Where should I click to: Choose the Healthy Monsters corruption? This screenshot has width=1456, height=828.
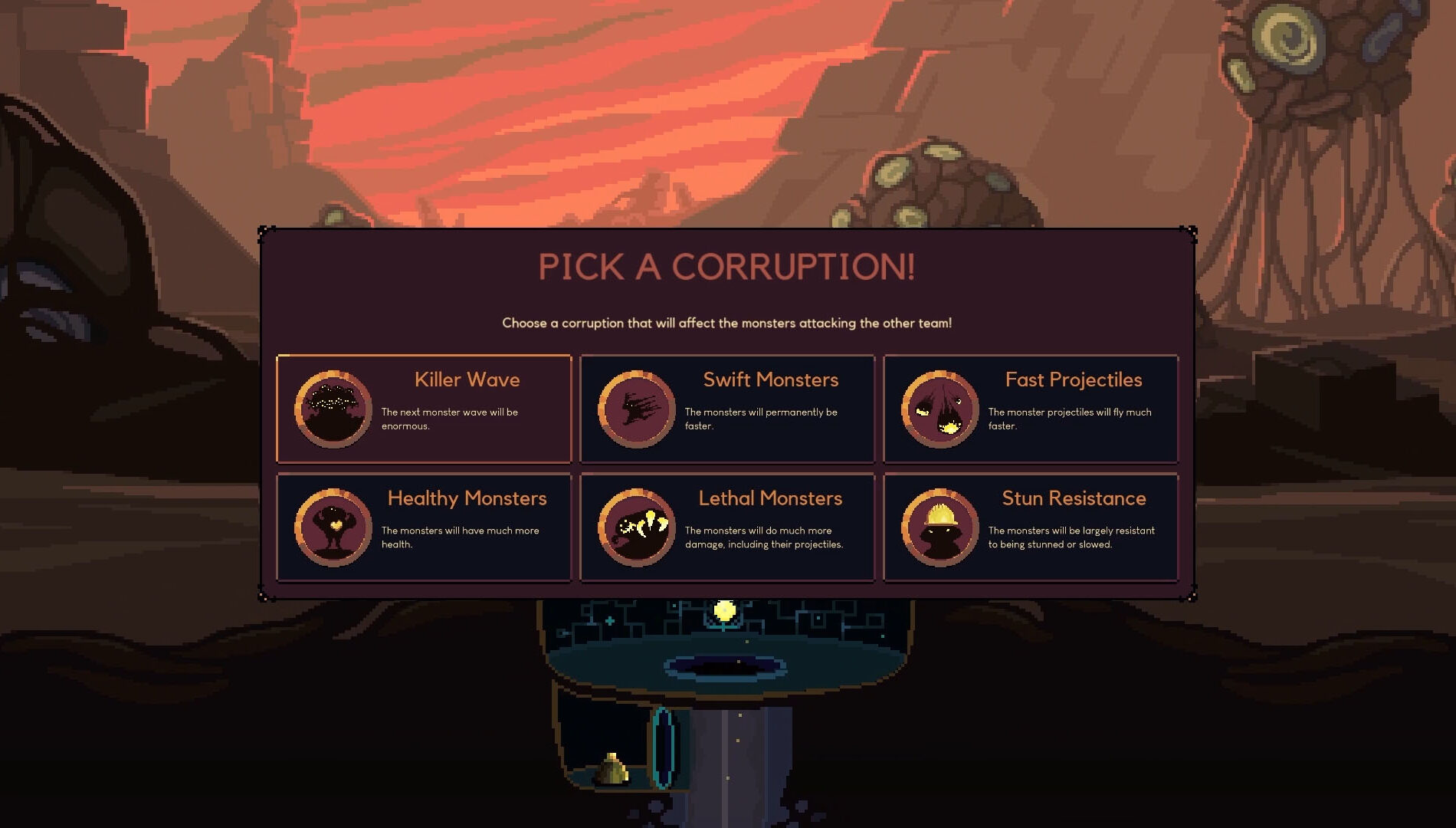coord(424,527)
